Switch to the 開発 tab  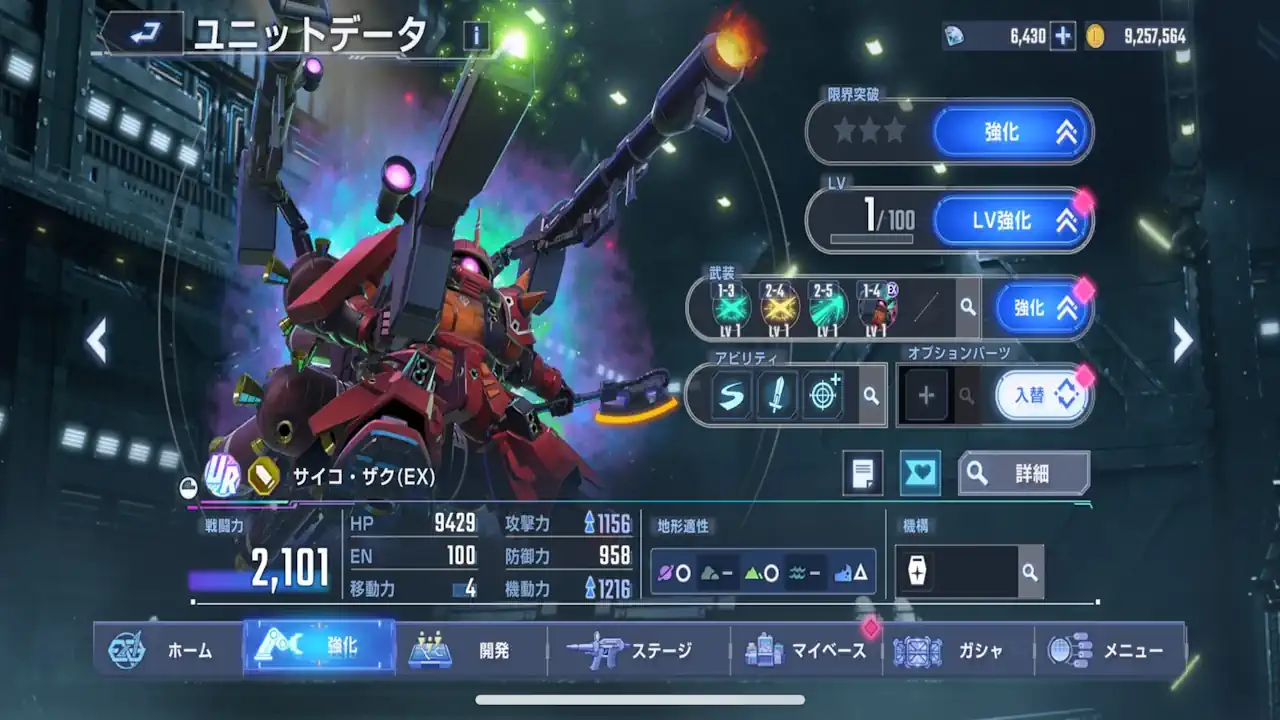coord(472,651)
